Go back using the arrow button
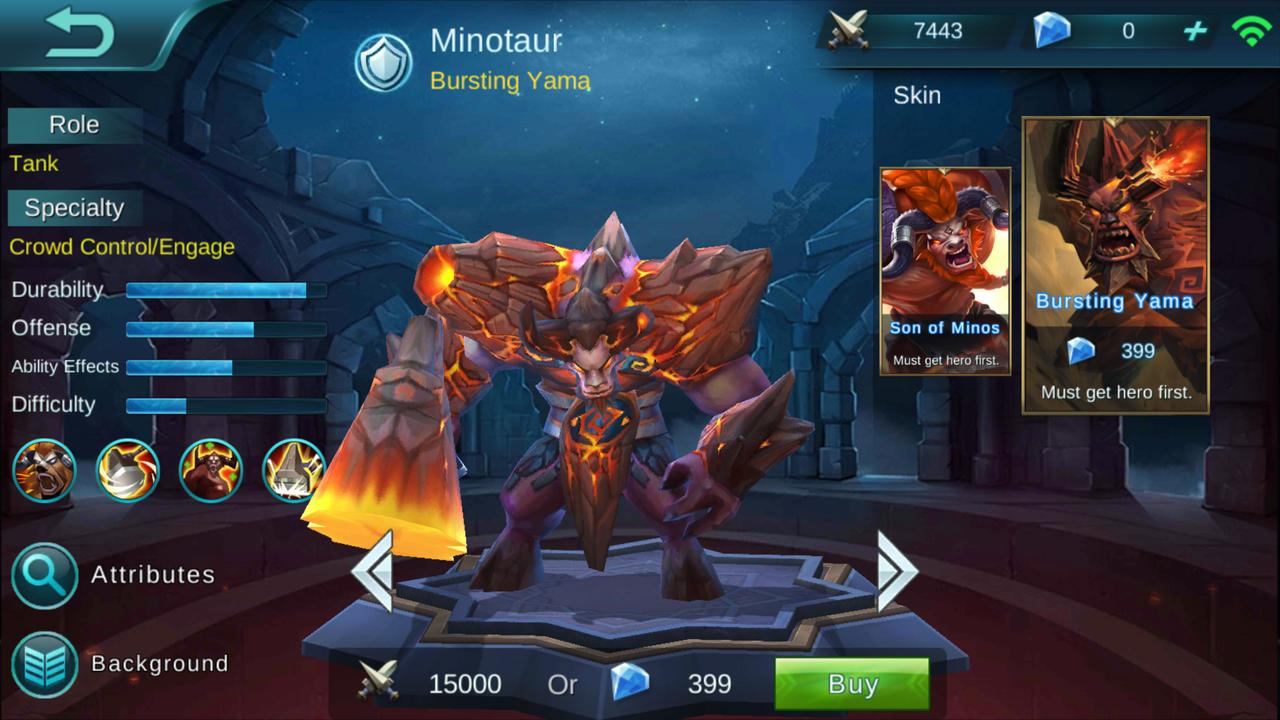 tap(80, 31)
